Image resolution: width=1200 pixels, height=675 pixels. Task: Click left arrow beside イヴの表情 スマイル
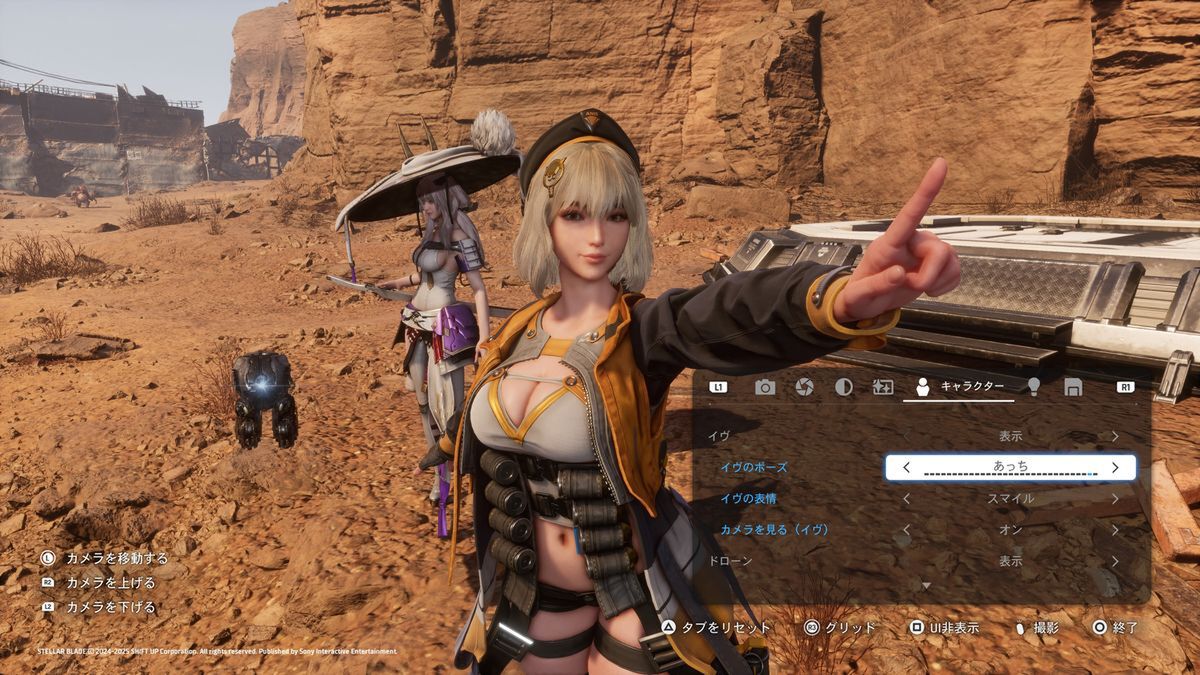(906, 498)
